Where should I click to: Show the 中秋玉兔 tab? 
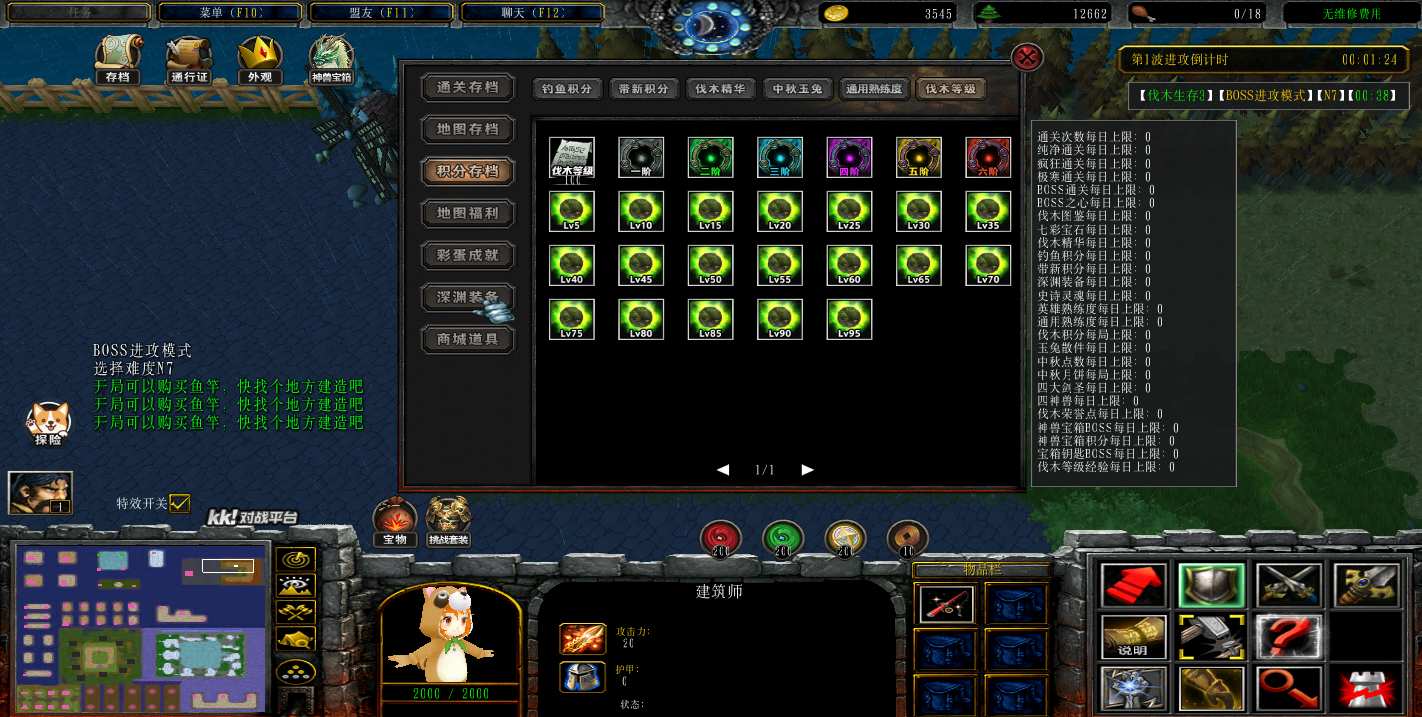pyautogui.click(x=797, y=89)
